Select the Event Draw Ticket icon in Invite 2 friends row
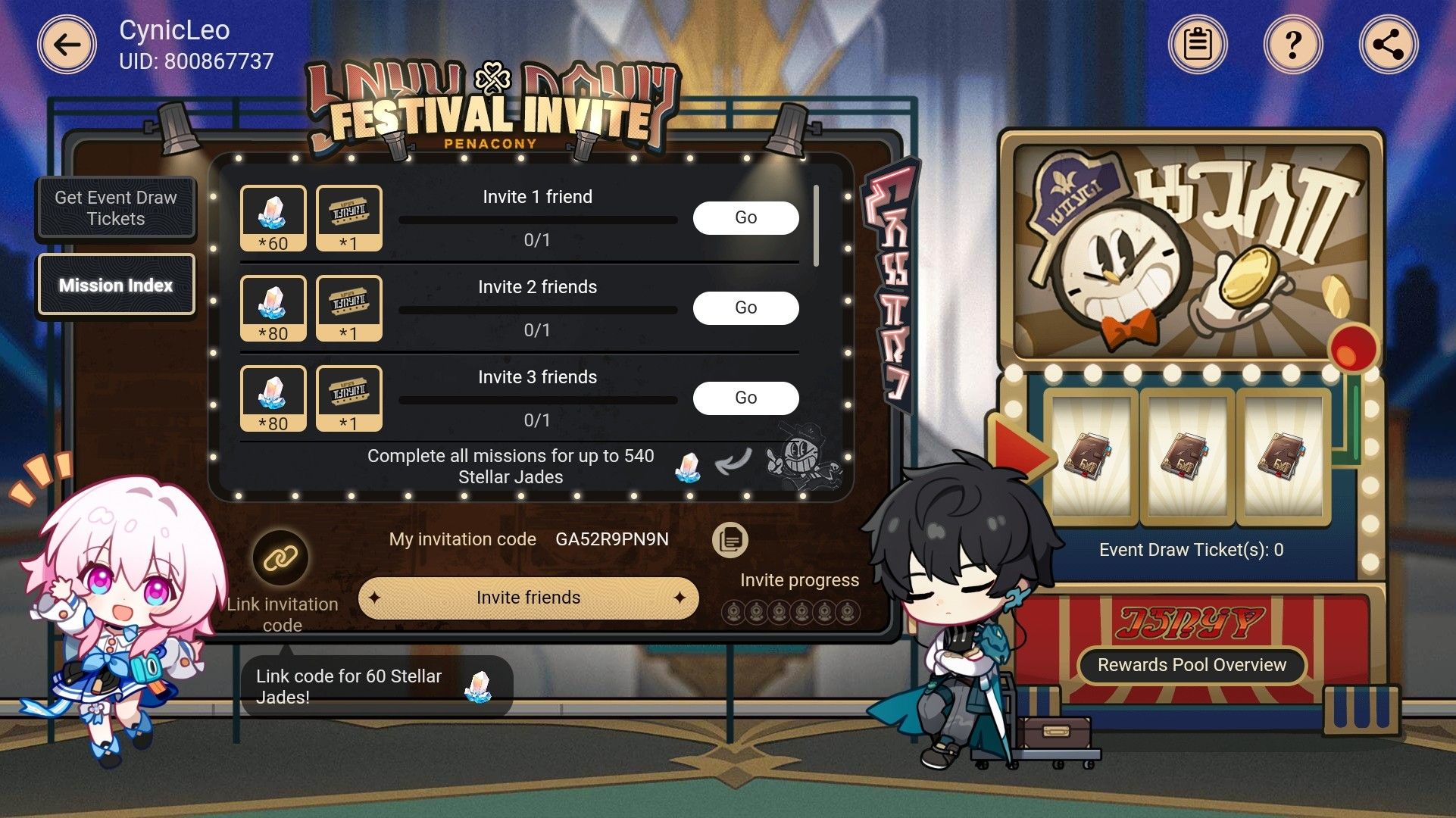1456x818 pixels. tap(348, 308)
